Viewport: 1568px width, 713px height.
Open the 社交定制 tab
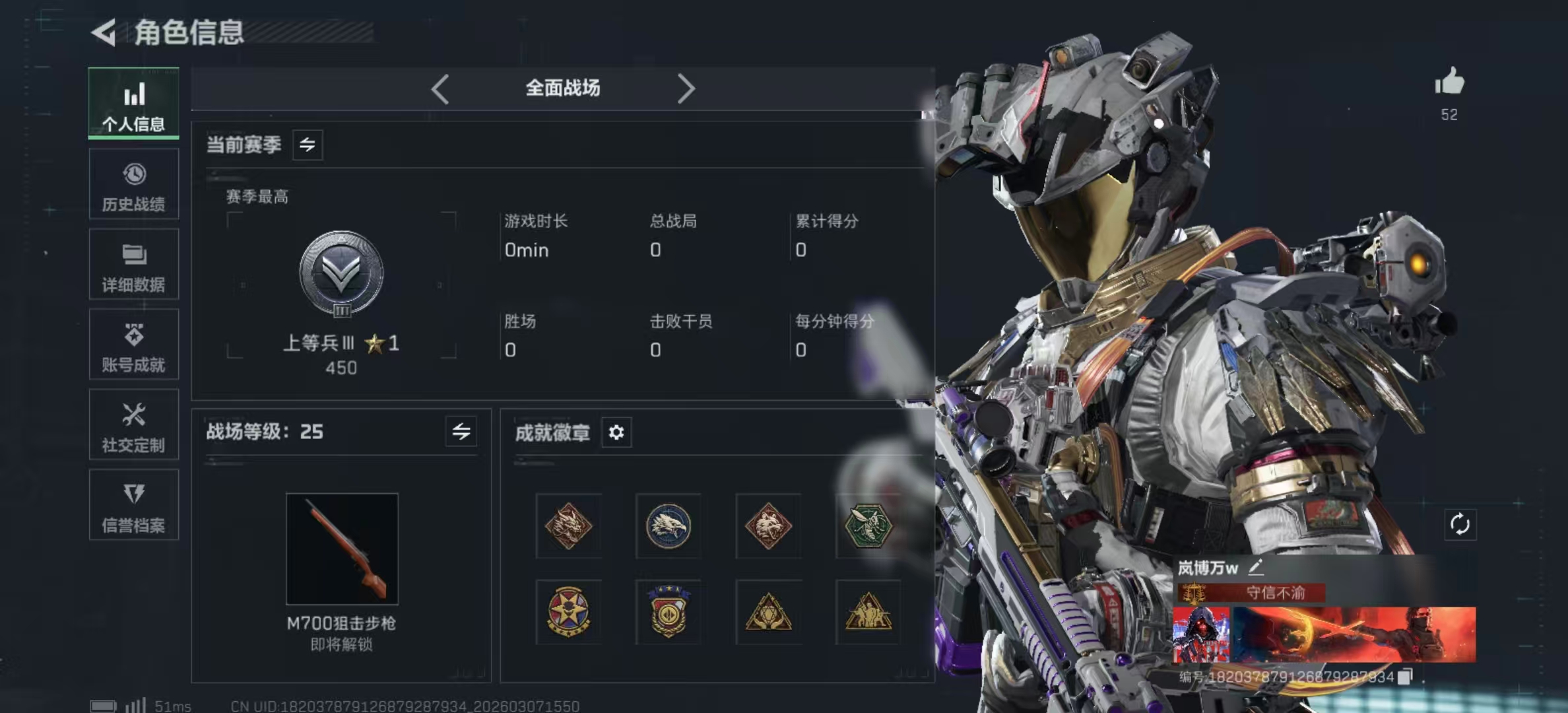click(x=133, y=425)
